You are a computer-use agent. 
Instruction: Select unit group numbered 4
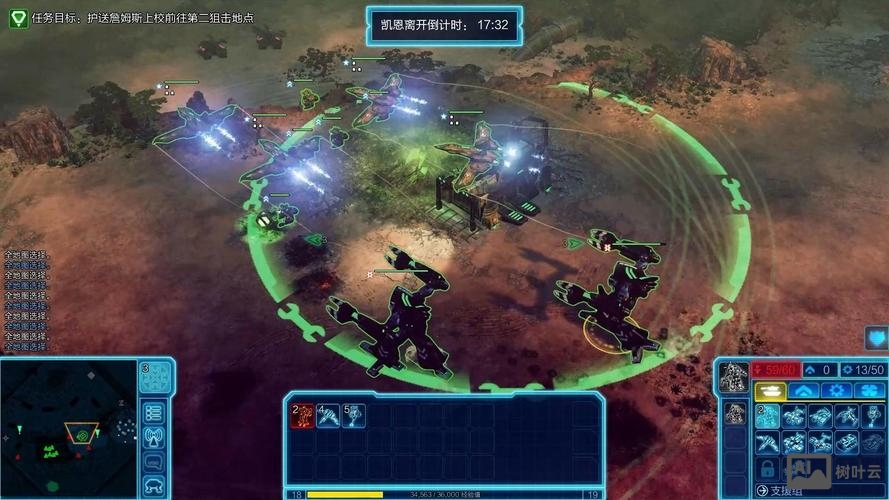(x=328, y=416)
